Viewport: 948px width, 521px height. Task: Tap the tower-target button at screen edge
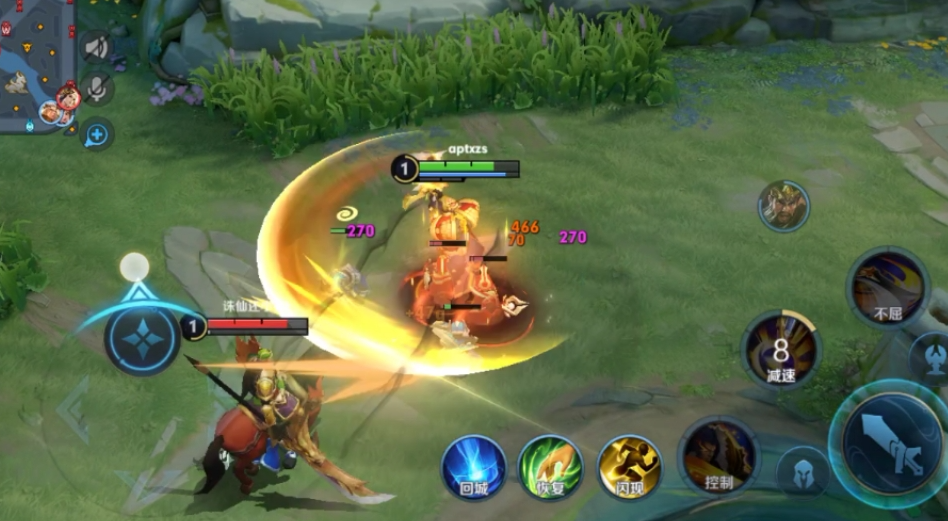point(934,360)
